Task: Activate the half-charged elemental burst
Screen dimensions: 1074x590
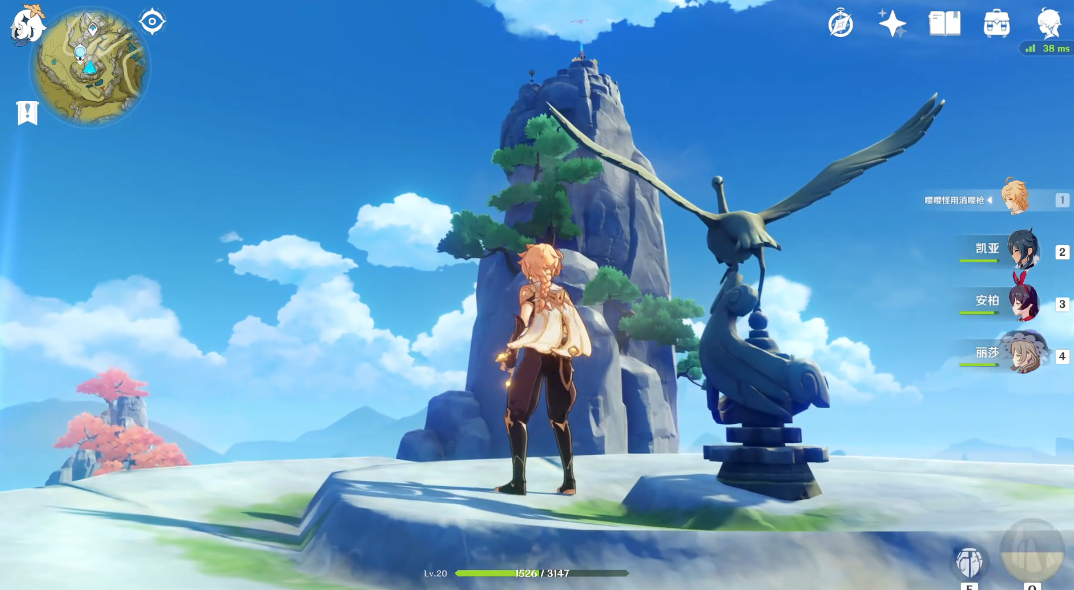Action: pos(1032,551)
